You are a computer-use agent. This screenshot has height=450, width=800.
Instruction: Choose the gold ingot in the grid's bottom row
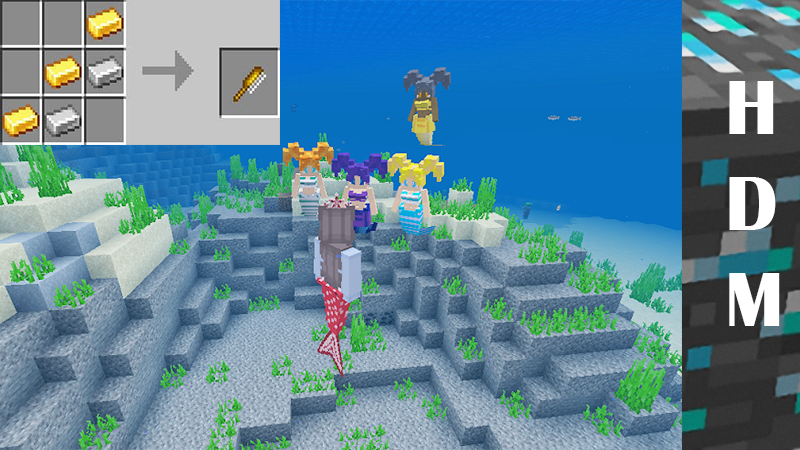point(20,118)
